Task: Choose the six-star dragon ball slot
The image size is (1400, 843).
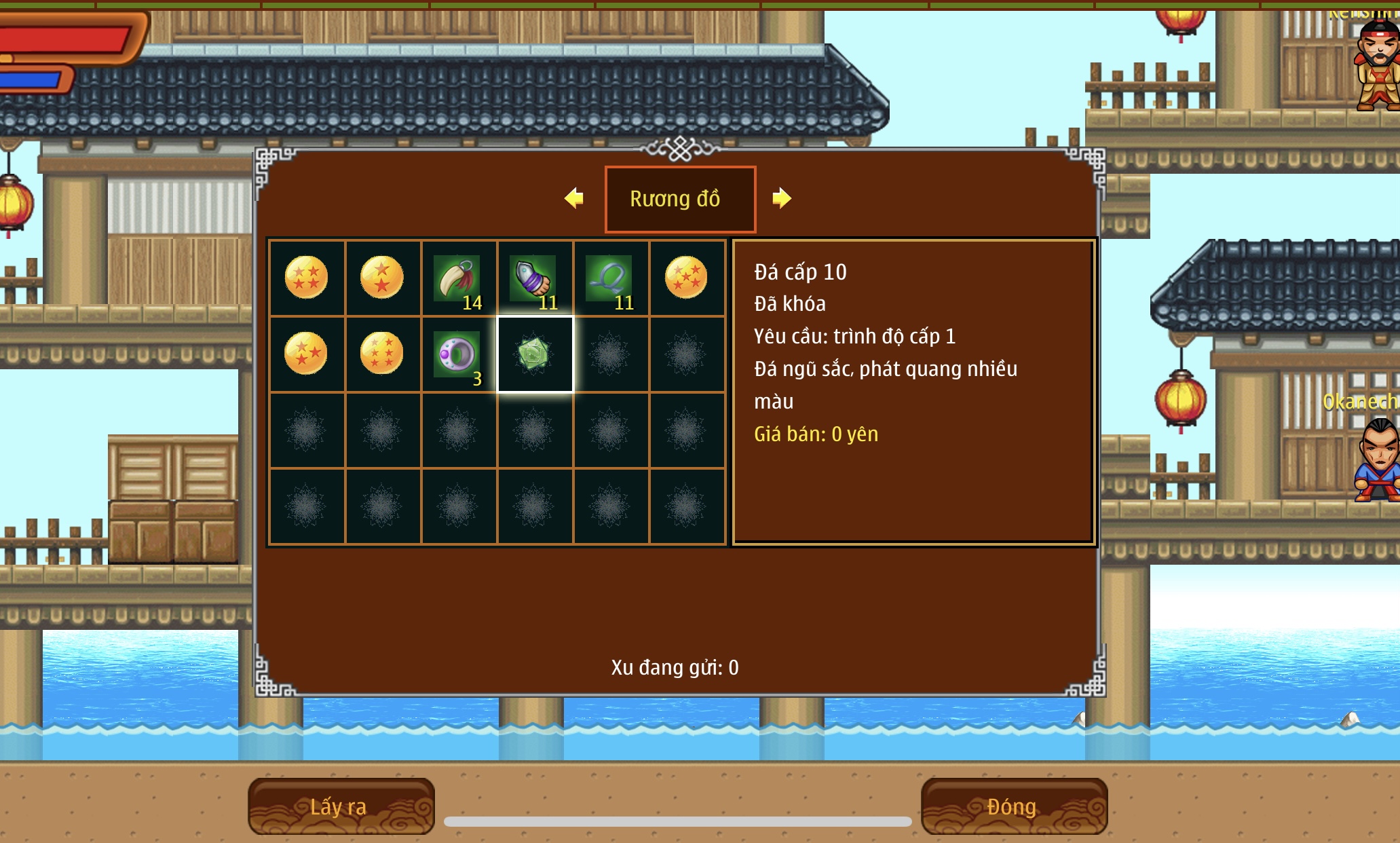Action: pyautogui.click(x=382, y=354)
